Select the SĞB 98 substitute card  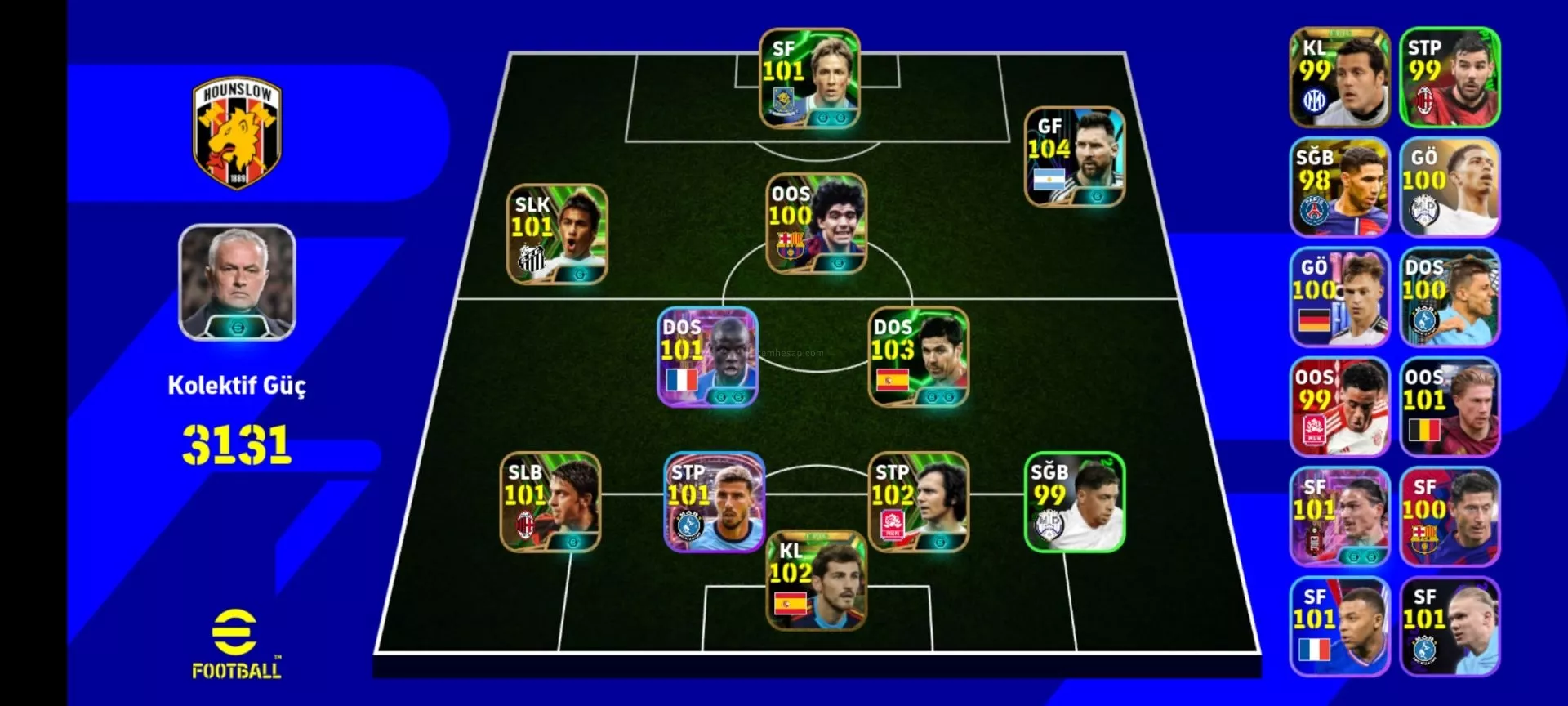click(x=1339, y=187)
